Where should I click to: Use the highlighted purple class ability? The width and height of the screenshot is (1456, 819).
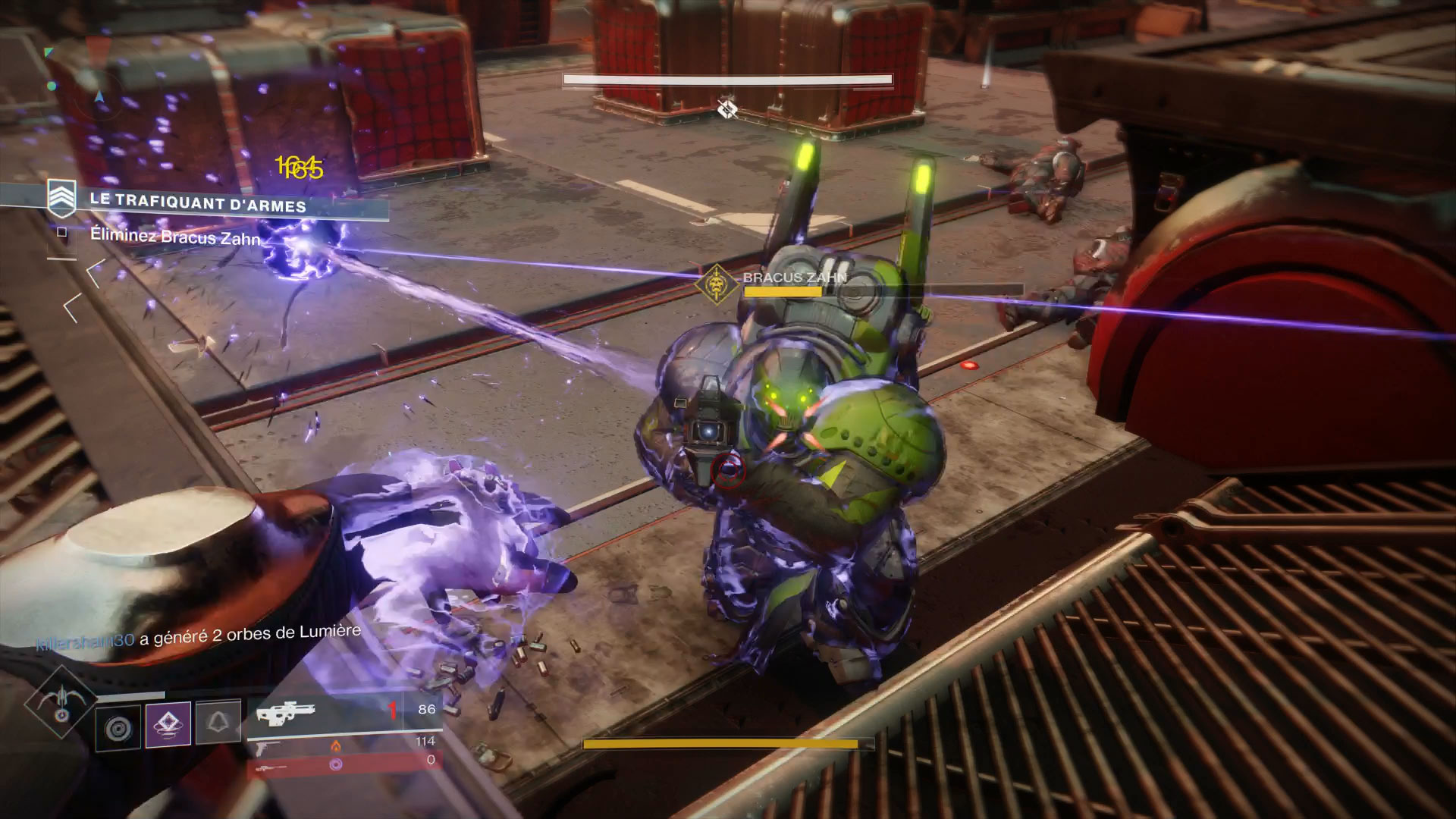(x=168, y=724)
